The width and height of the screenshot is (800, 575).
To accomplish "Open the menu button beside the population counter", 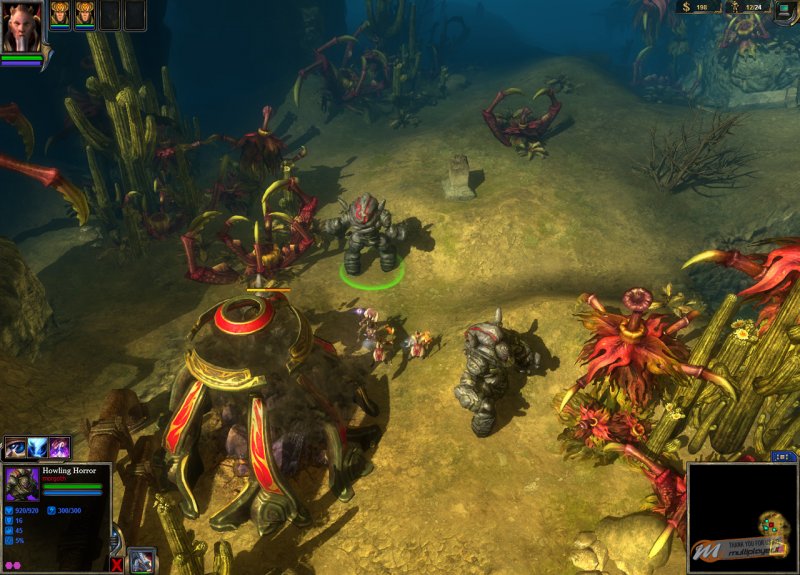I will coord(787,8).
